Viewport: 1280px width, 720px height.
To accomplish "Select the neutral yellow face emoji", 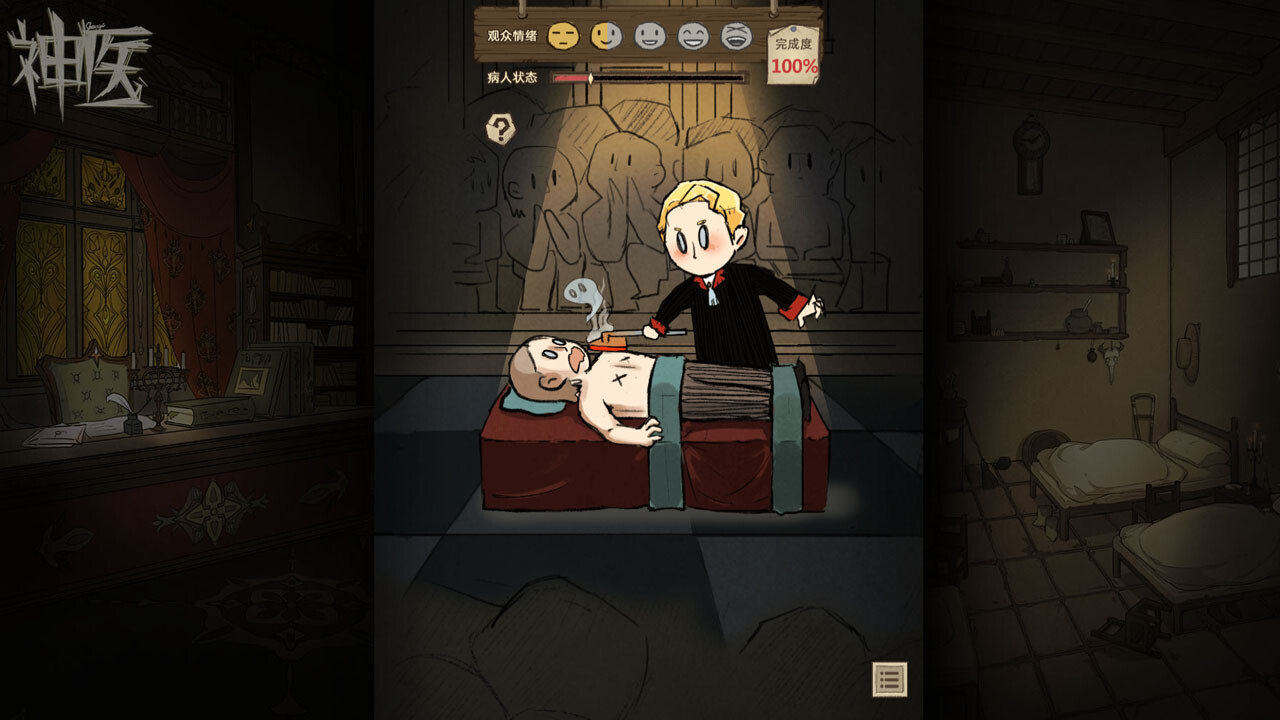I will (x=563, y=35).
